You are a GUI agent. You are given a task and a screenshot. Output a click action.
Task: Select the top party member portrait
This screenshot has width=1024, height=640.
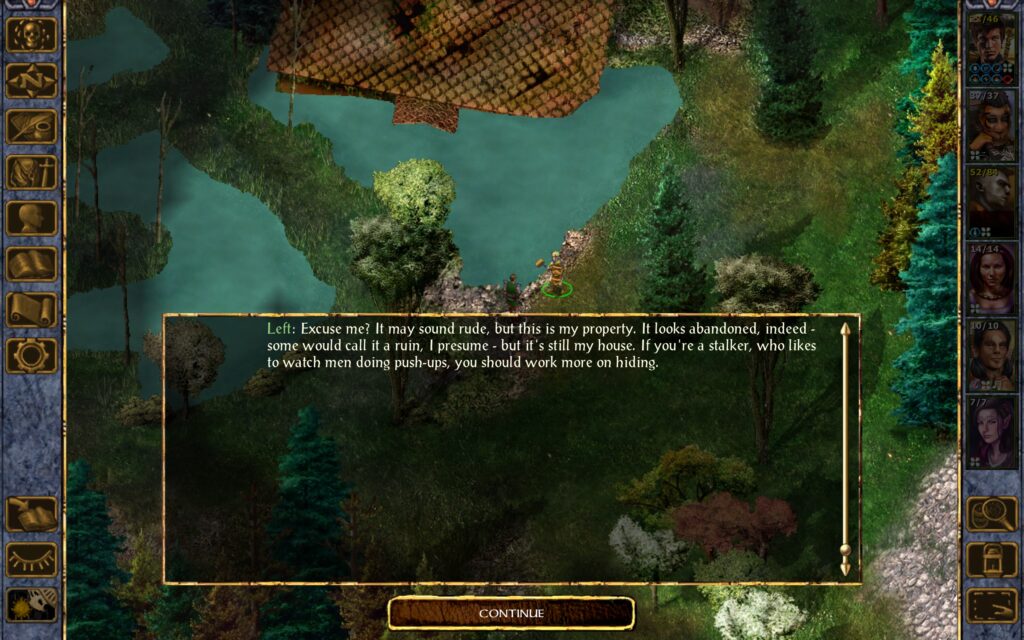[991, 48]
